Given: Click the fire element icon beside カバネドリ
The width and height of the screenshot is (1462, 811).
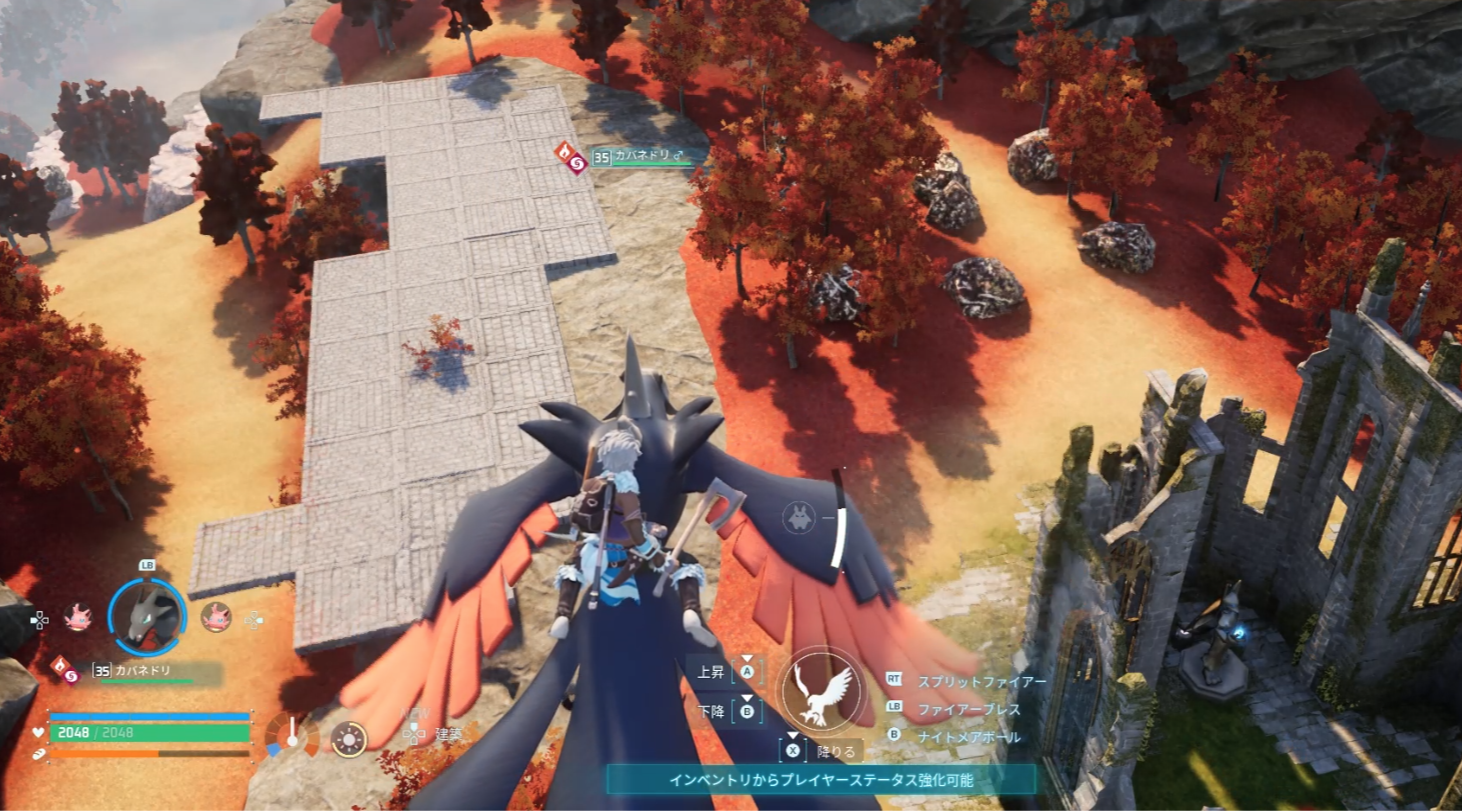Looking at the screenshot, I should point(60,666).
